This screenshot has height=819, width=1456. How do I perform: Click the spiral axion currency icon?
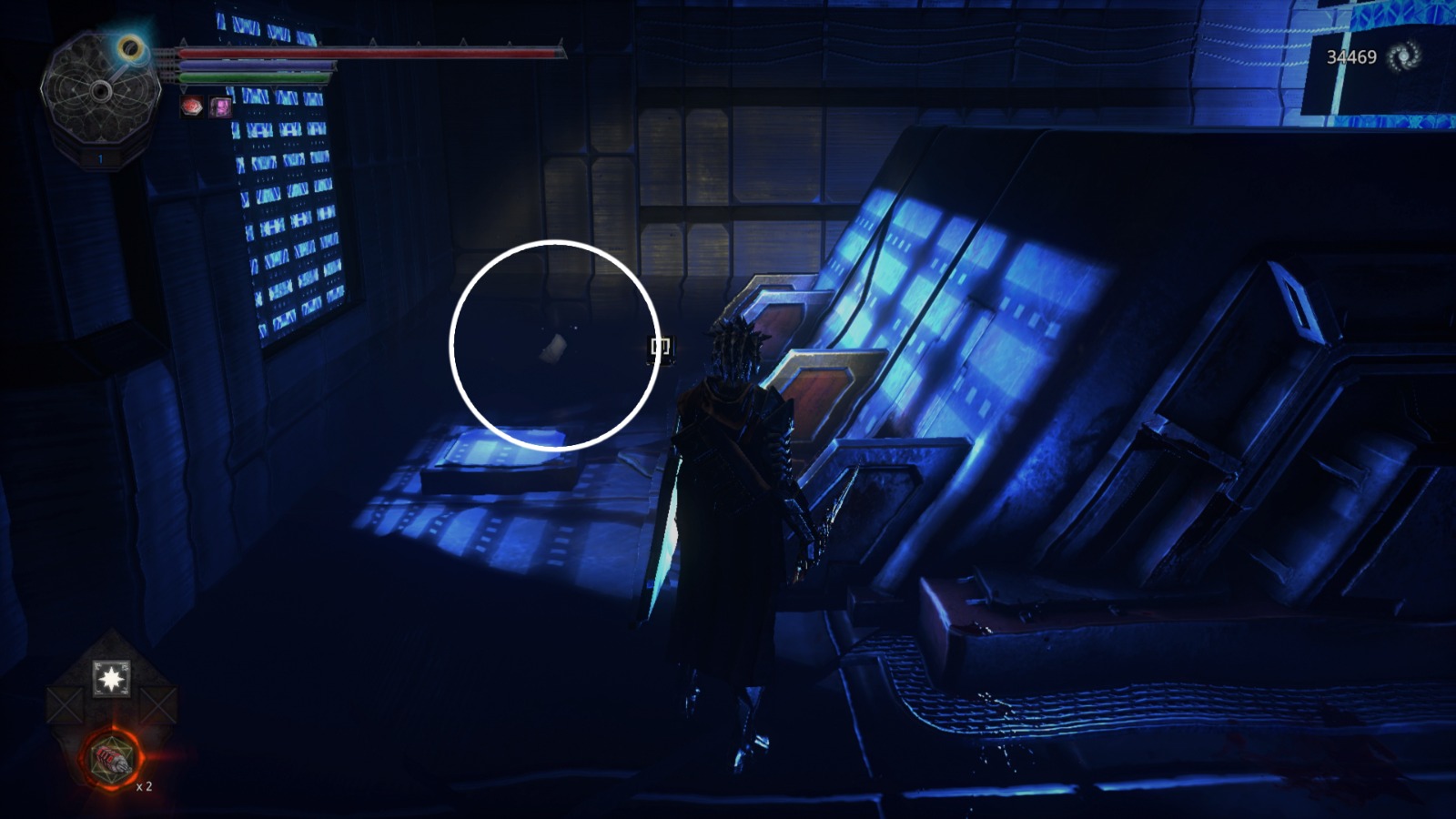pos(1402,55)
